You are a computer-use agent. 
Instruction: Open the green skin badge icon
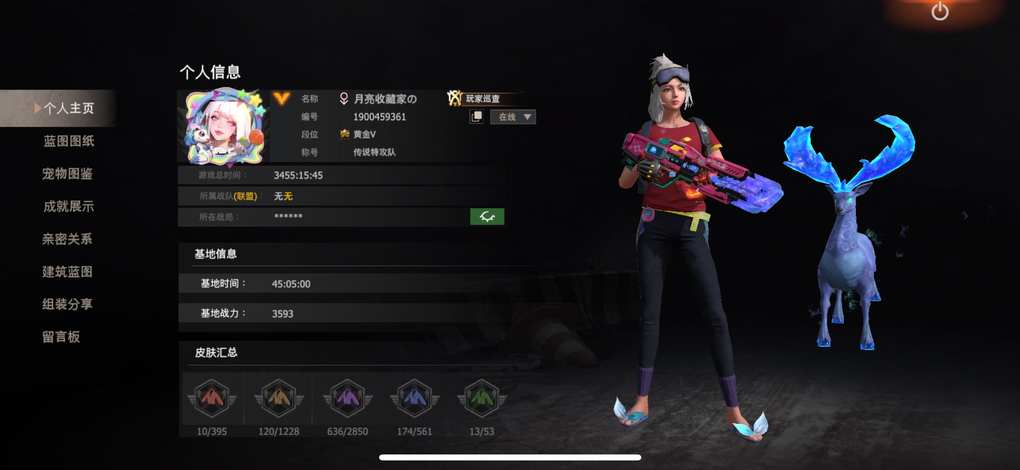(482, 398)
